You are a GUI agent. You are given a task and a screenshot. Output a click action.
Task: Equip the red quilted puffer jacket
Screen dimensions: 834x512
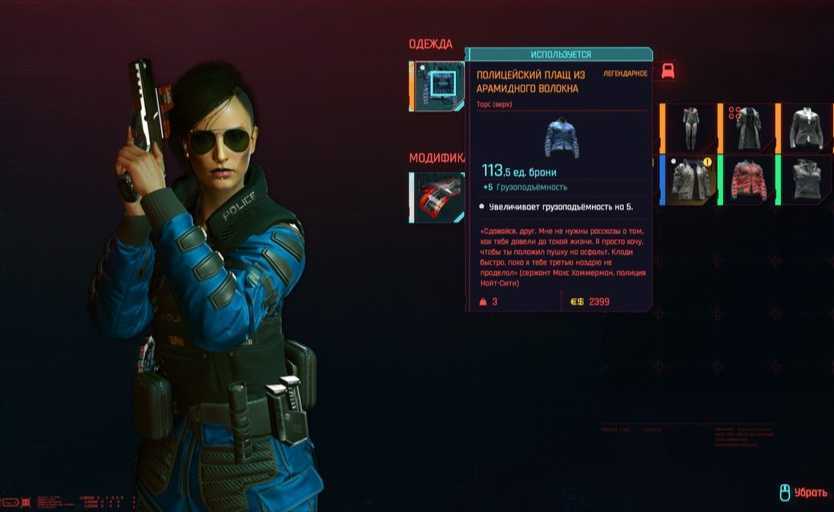click(x=748, y=180)
